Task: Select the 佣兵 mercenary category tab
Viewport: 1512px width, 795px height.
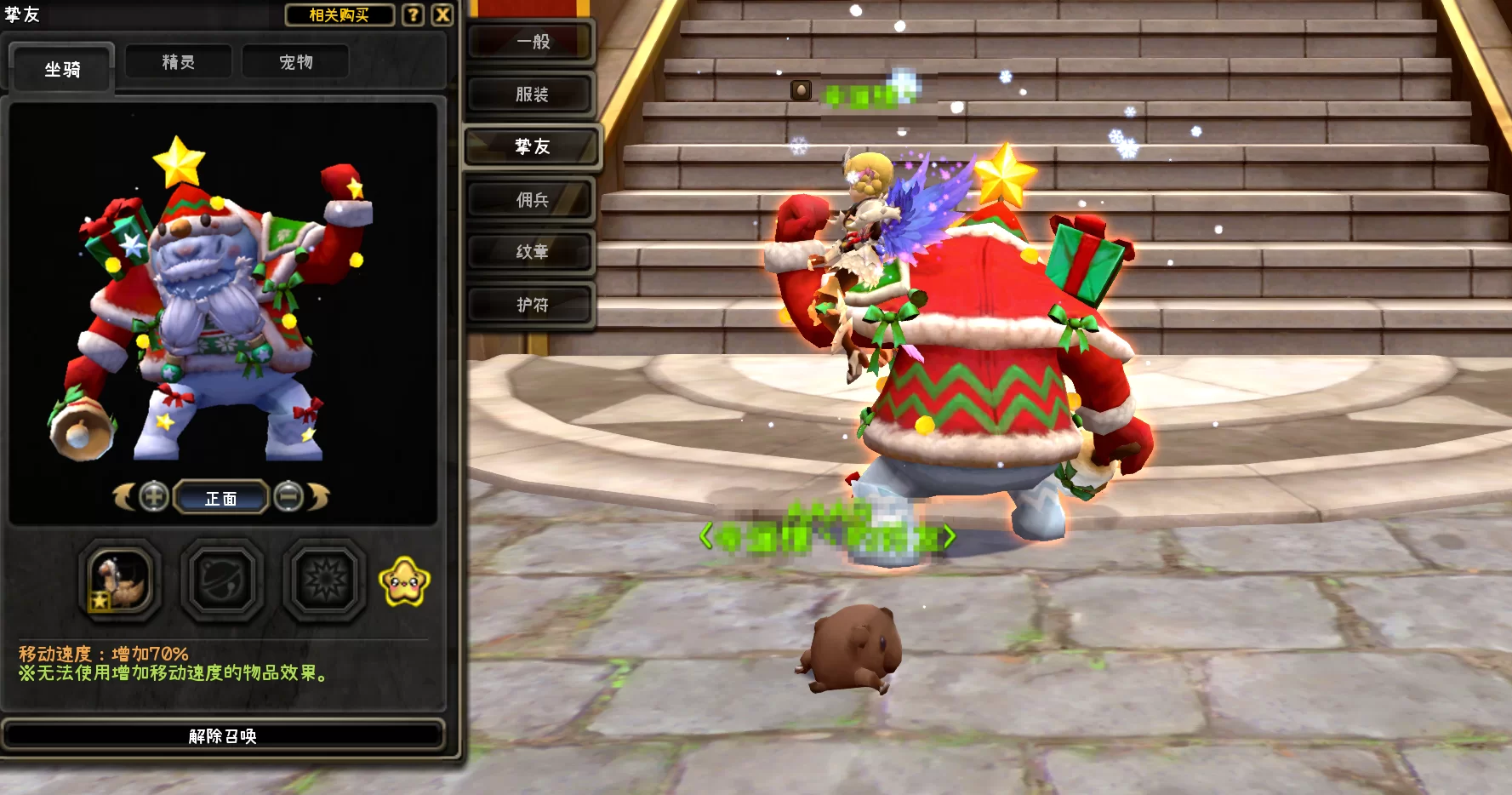Action: coord(532,200)
